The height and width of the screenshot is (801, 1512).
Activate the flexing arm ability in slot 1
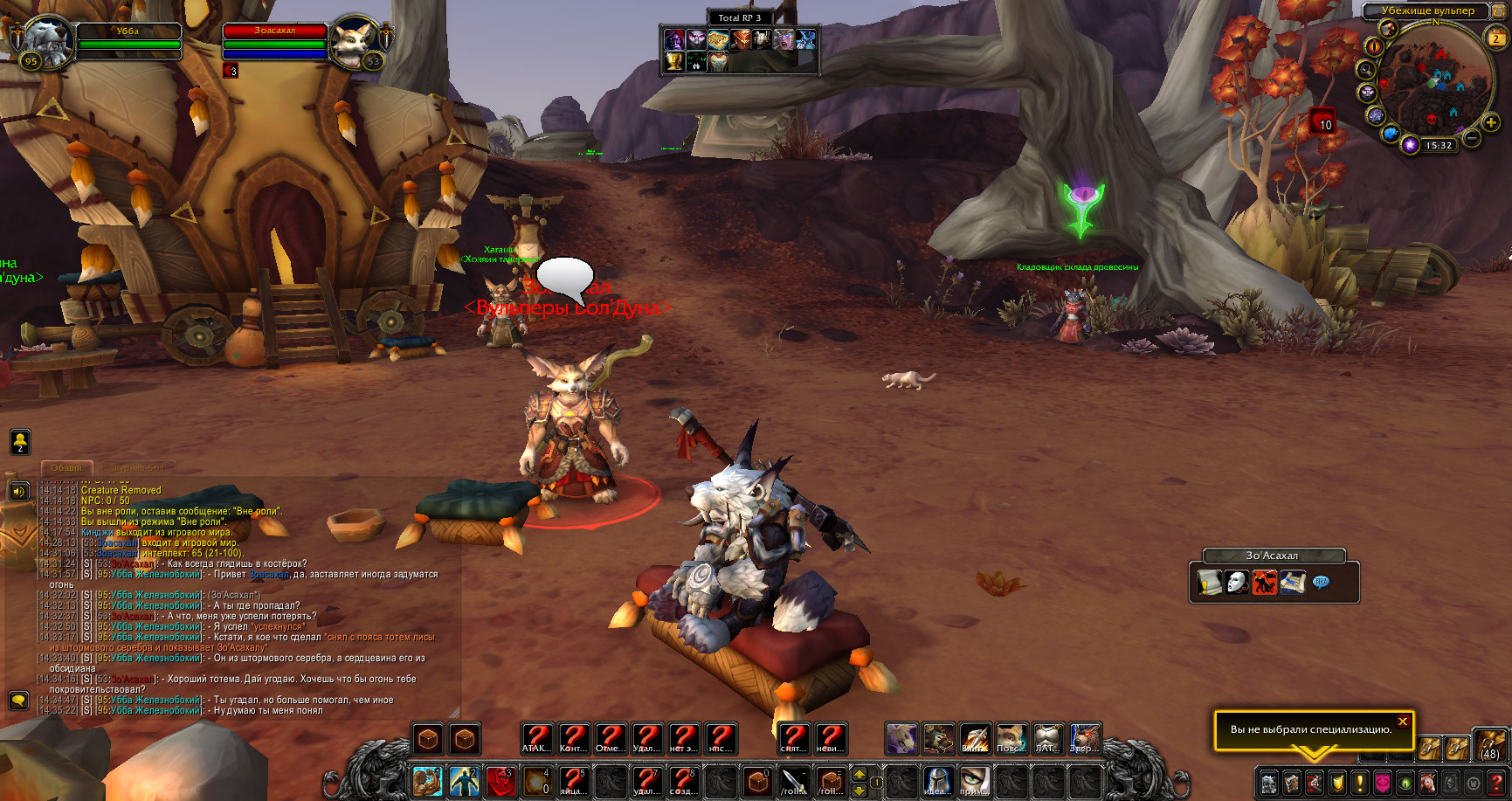428,780
